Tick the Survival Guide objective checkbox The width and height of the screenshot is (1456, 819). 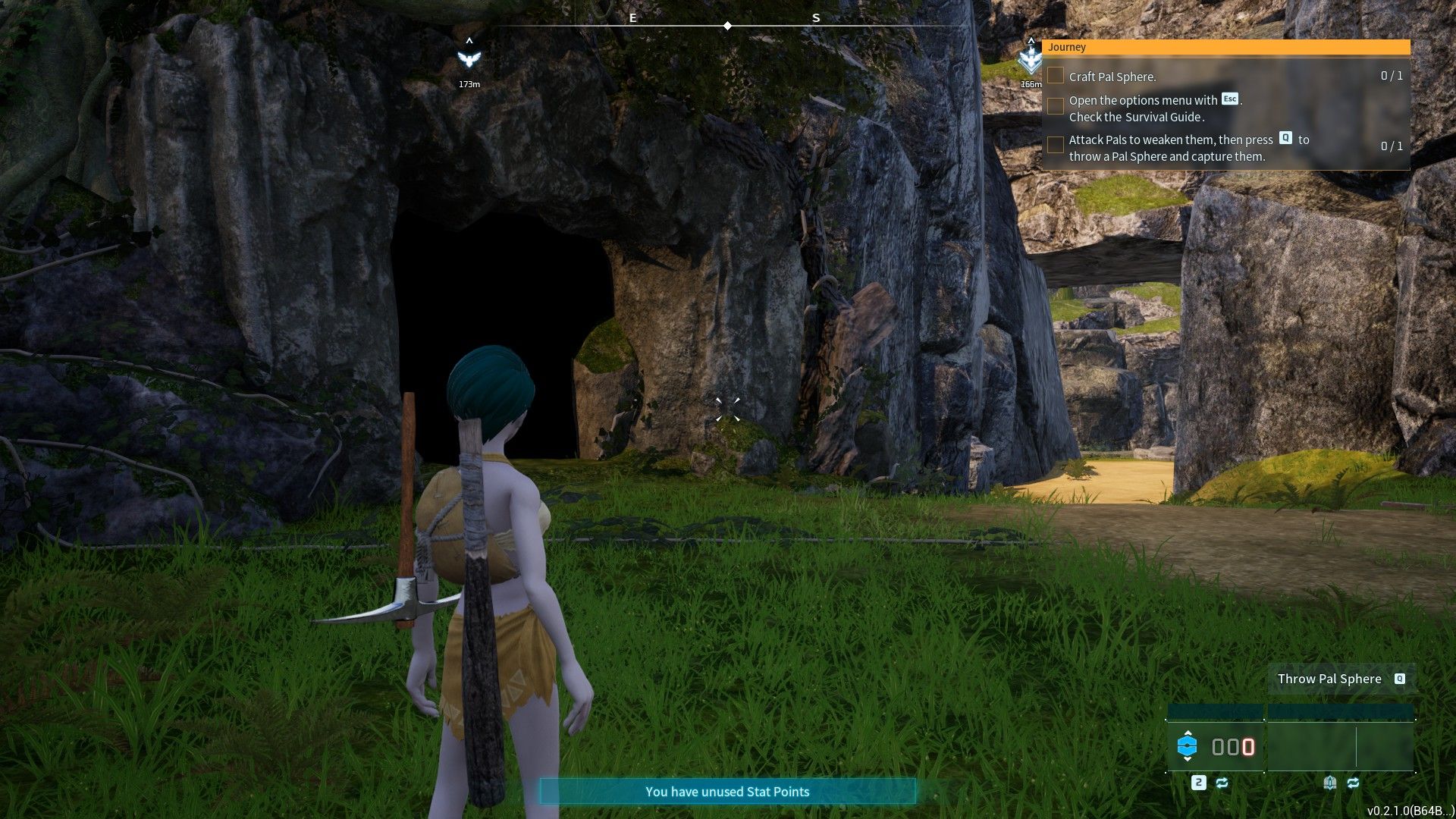1056,106
